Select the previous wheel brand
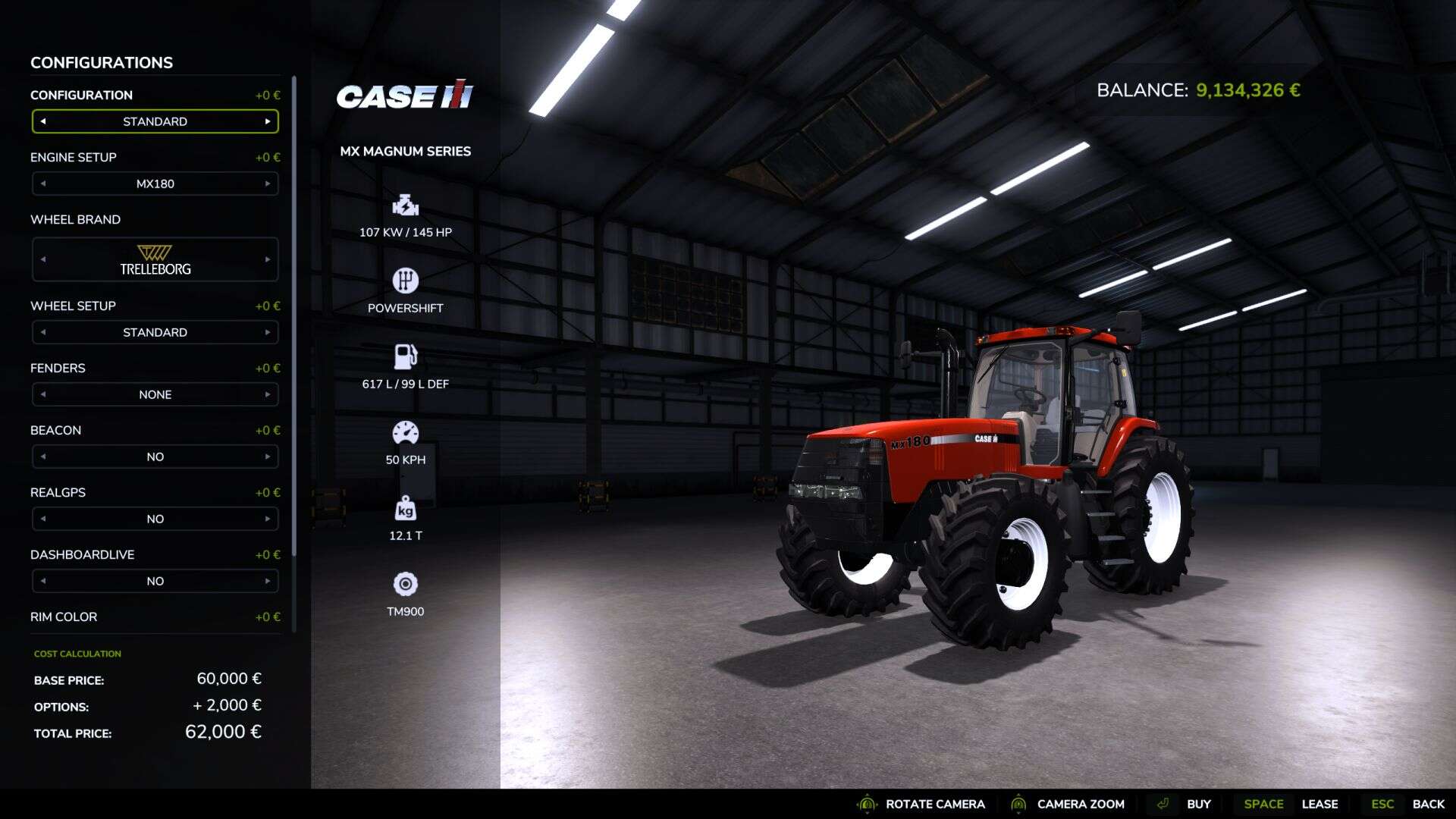 (43, 259)
